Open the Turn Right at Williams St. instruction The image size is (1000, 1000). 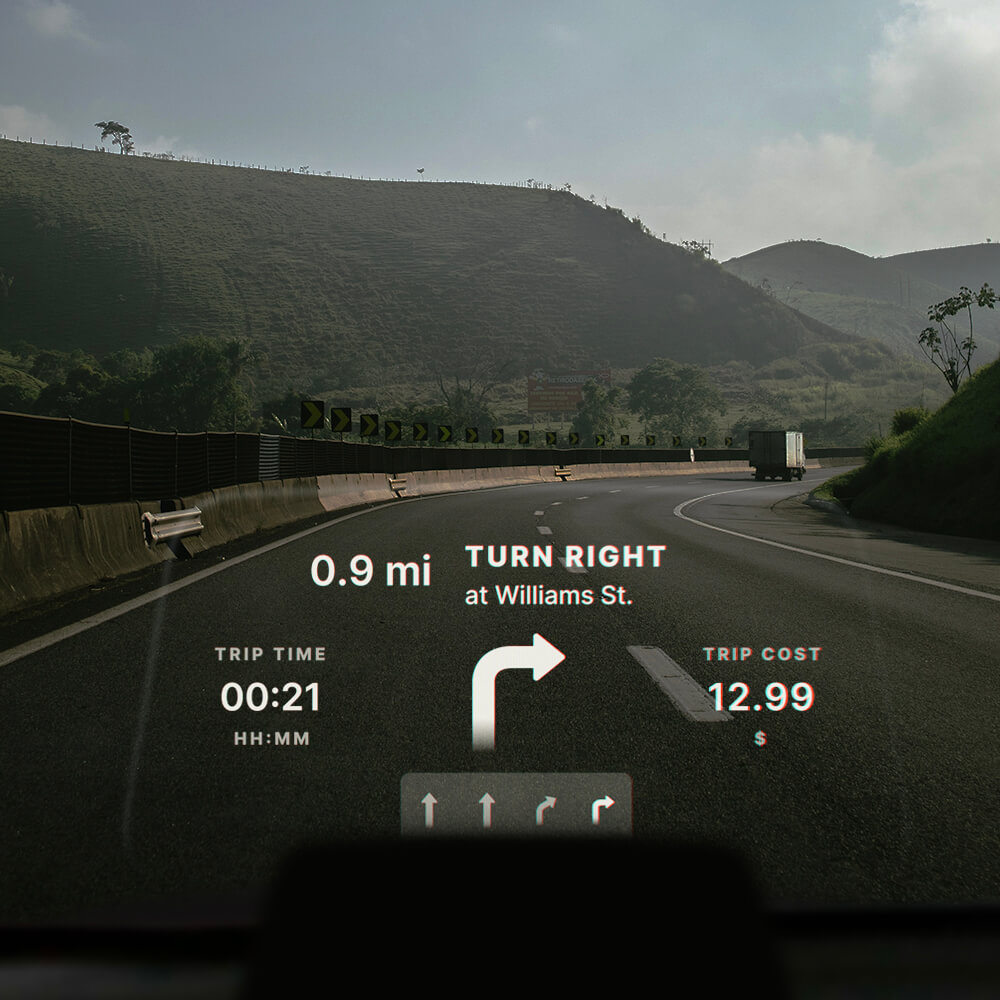[x=565, y=575]
